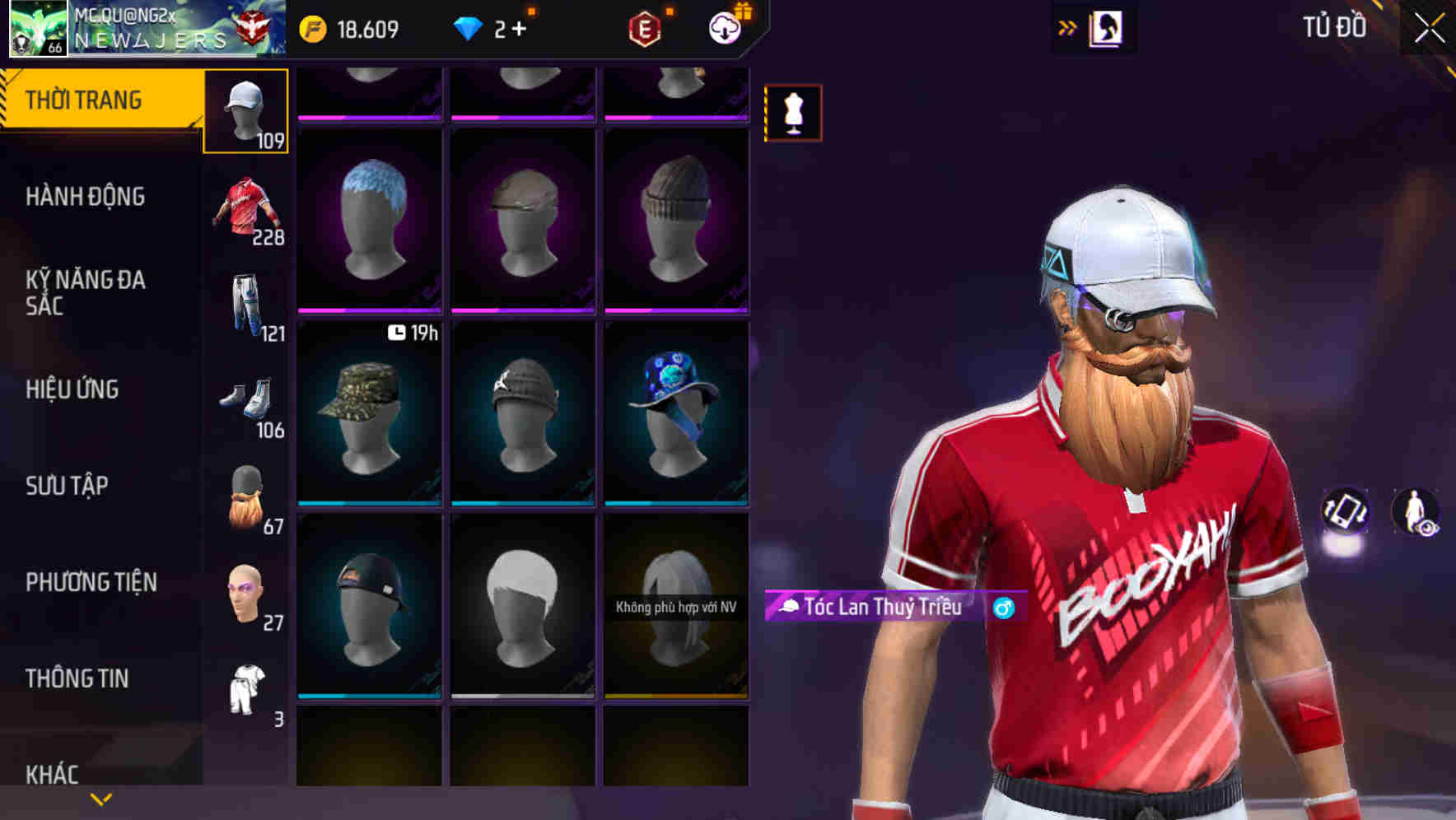
Task: Switch to the HIỆU ỨNG tab
Action: 74,390
